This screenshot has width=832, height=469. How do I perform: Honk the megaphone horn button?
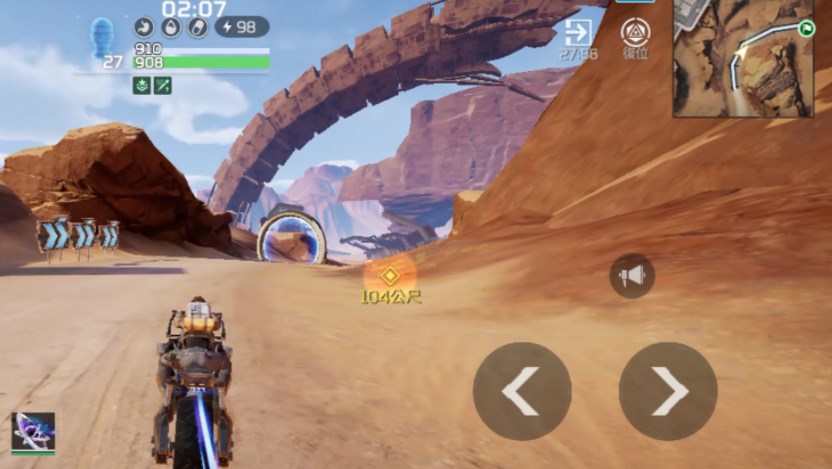tap(632, 276)
